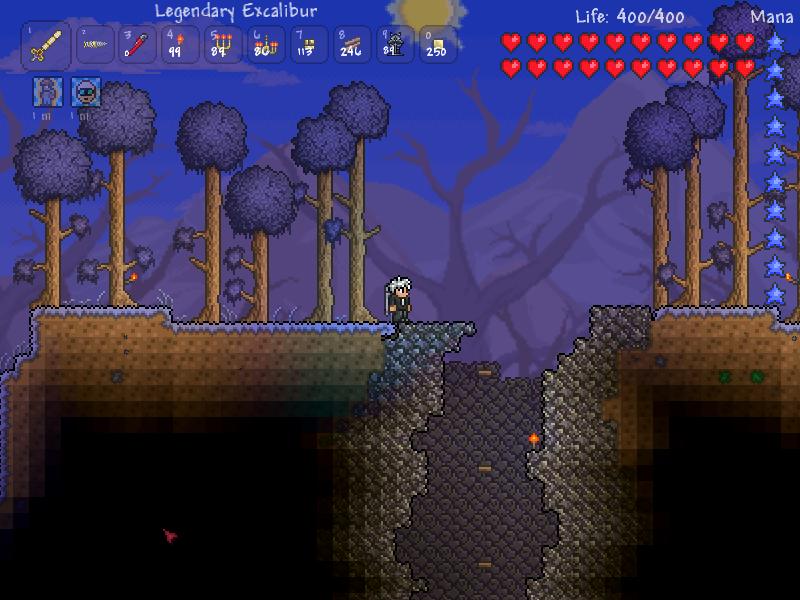Viewport: 800px width, 600px height.
Task: Choose the red tool in slot 3
Action: click(135, 45)
